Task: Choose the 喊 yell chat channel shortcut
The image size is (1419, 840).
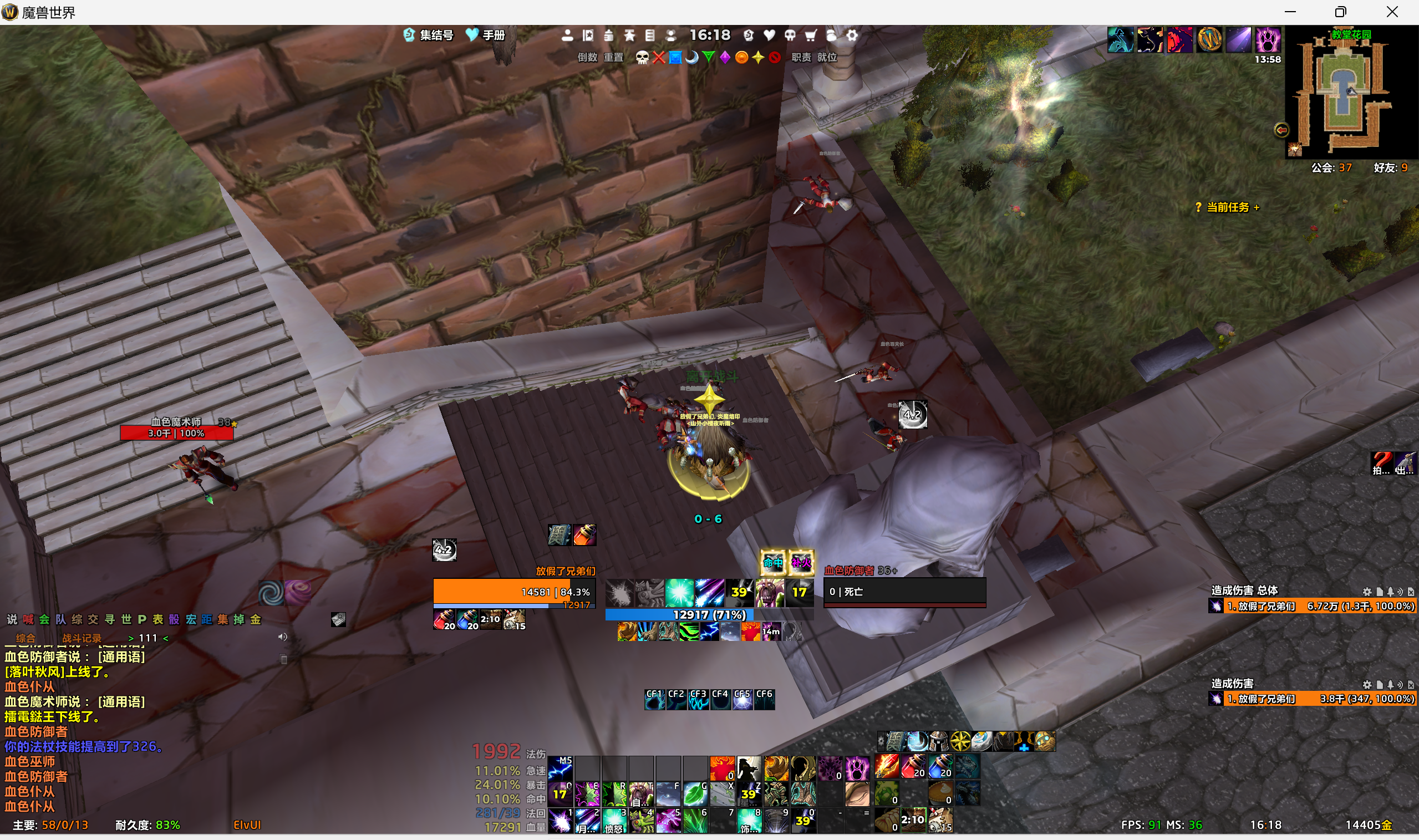Action: click(28, 619)
